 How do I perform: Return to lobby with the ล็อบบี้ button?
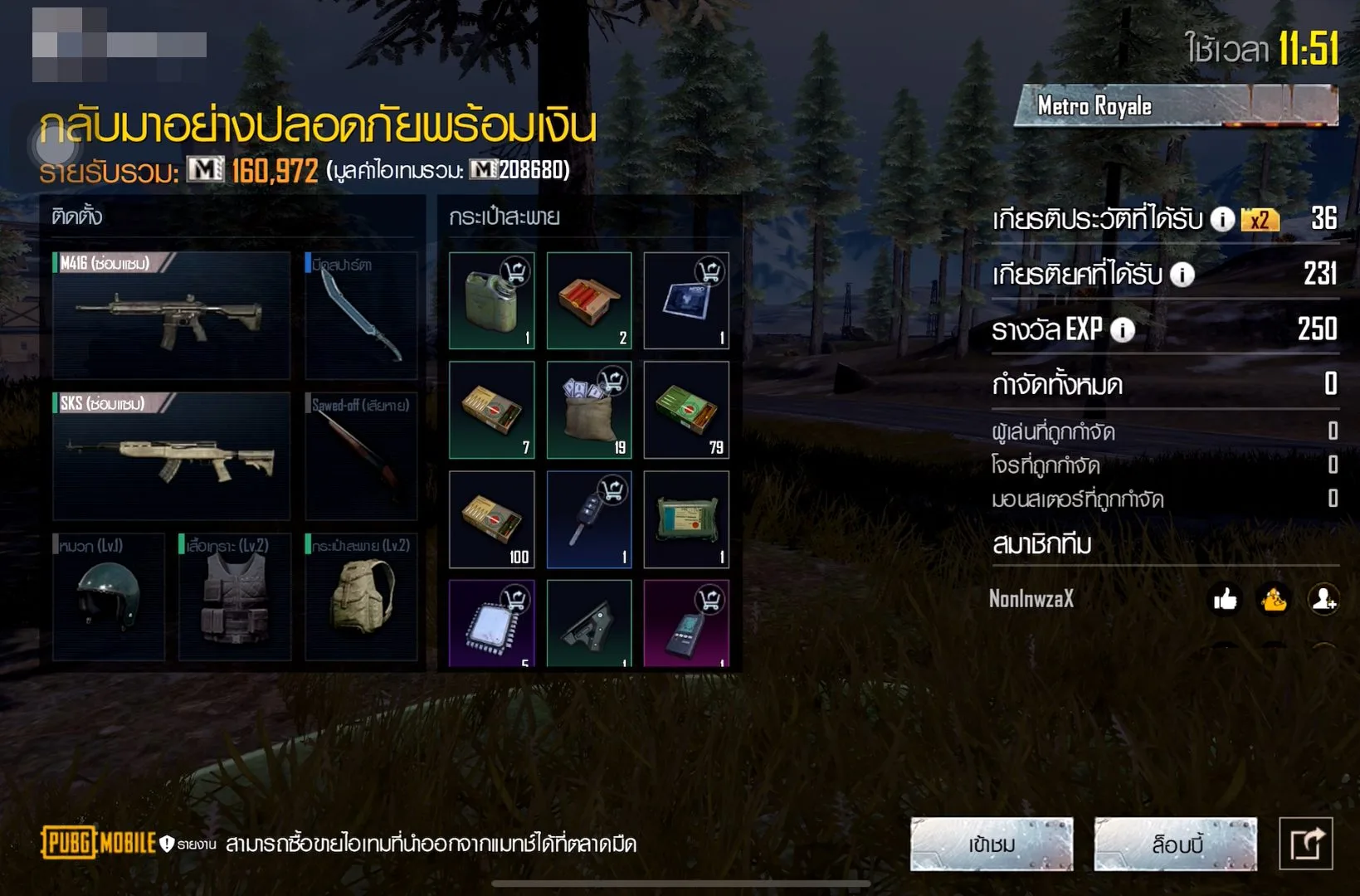tap(1175, 845)
